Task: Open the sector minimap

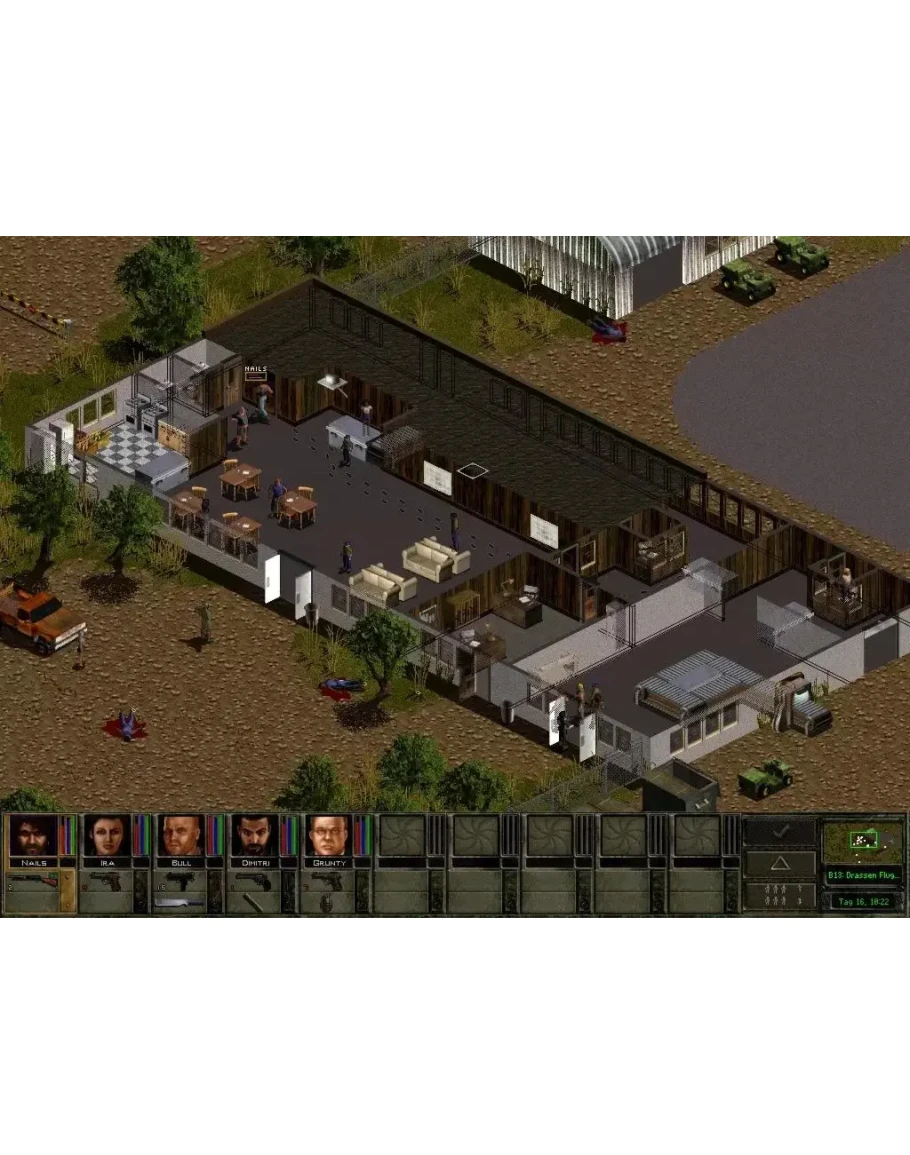Action: tap(861, 842)
